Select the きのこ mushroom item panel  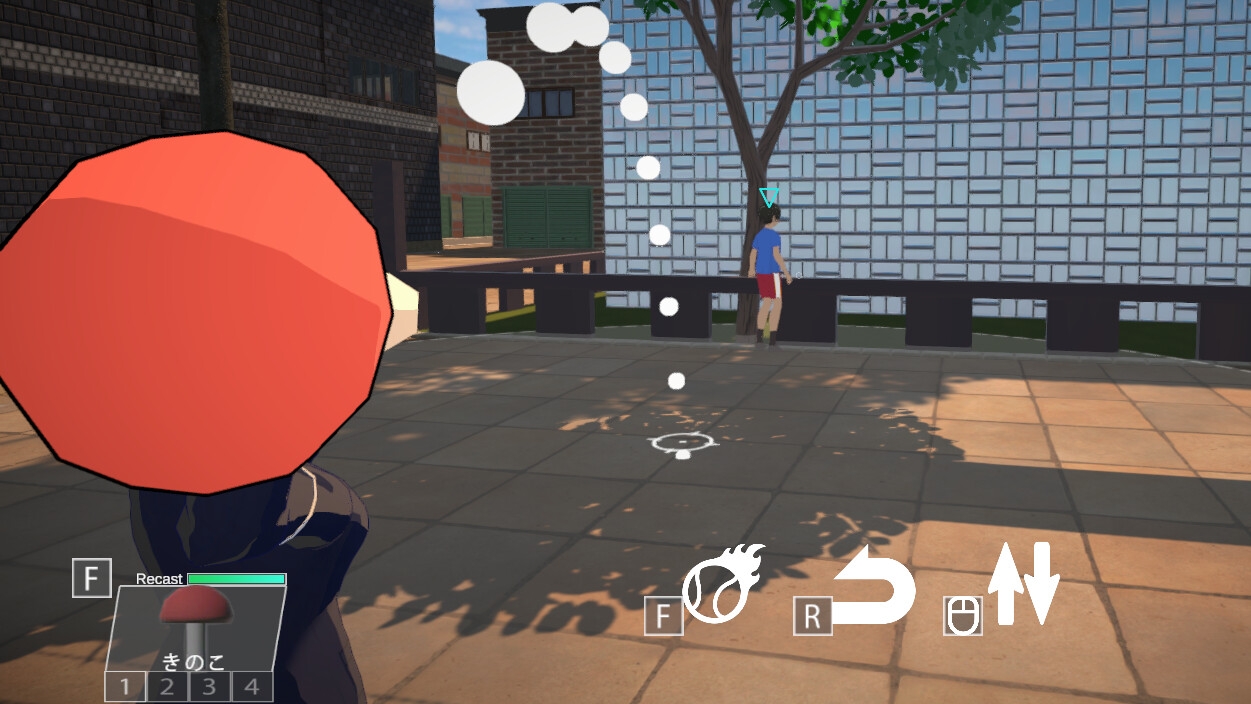(x=195, y=628)
